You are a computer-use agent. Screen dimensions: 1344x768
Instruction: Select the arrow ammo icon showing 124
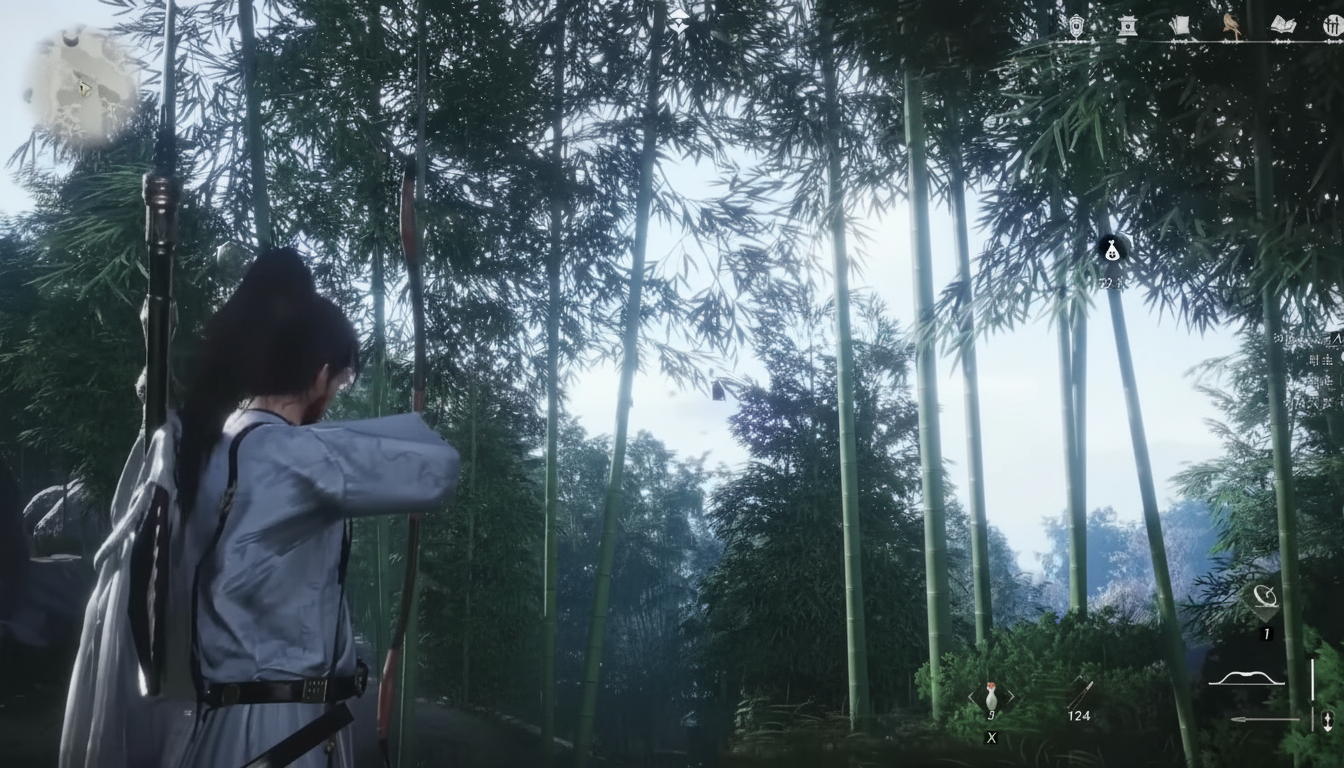coord(1083,690)
